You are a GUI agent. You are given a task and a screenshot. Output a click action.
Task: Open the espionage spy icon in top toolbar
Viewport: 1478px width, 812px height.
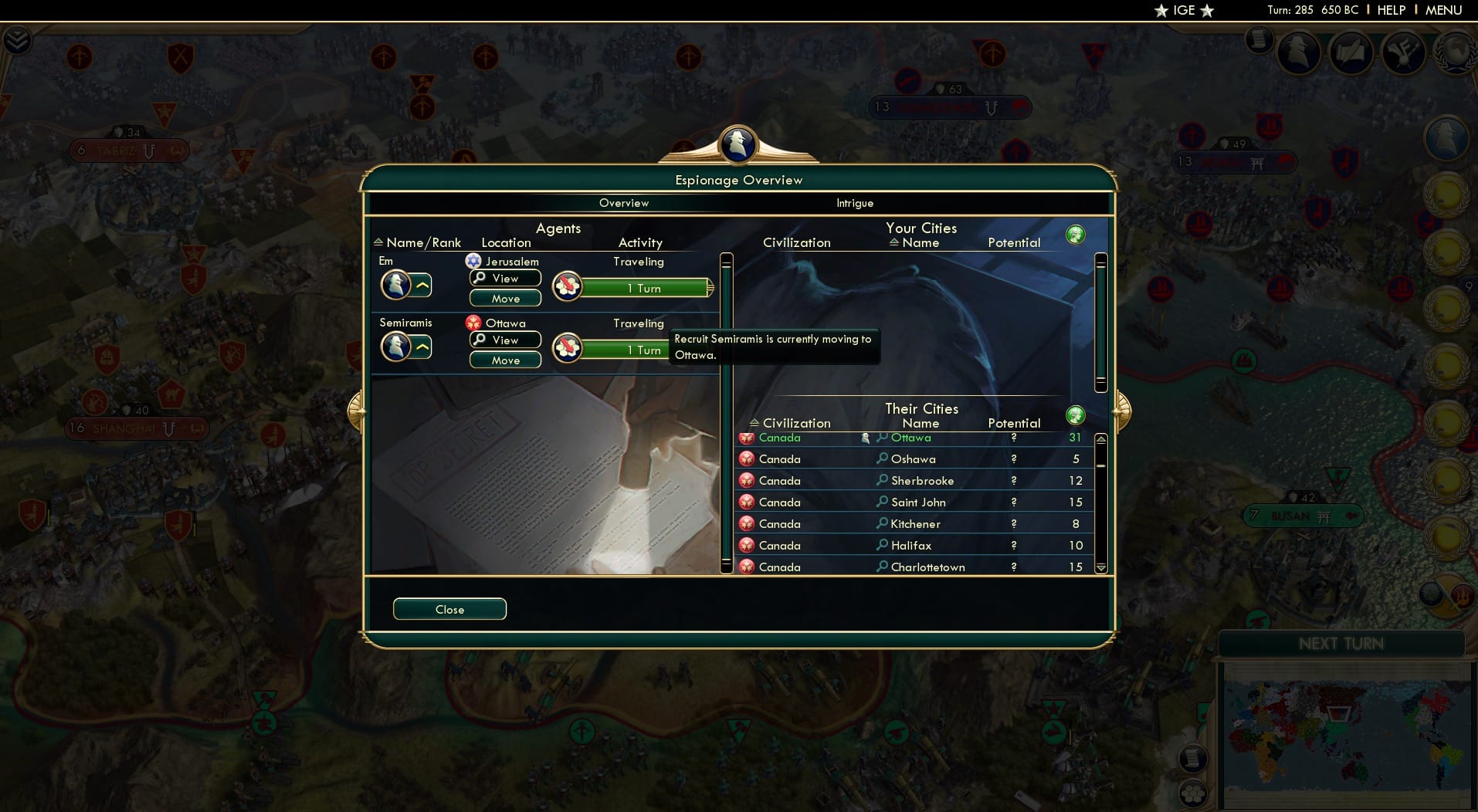pos(1299,51)
